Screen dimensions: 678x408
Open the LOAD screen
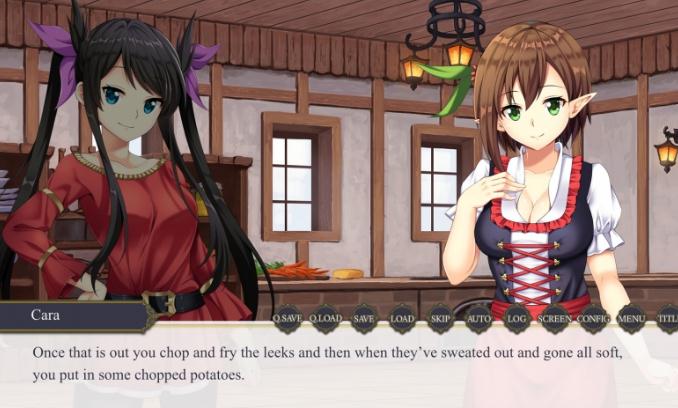point(402,318)
